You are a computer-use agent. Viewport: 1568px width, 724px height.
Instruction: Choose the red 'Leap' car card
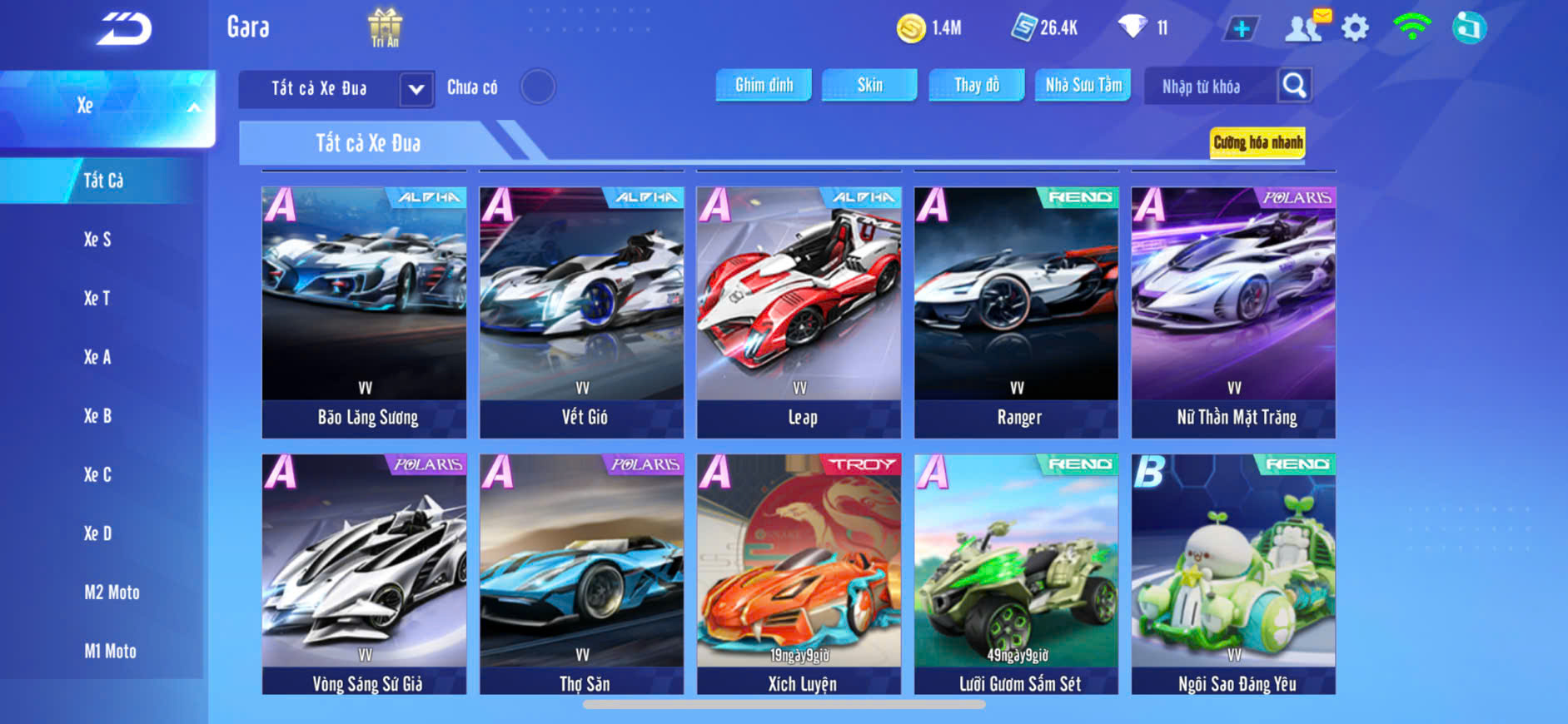(x=799, y=312)
